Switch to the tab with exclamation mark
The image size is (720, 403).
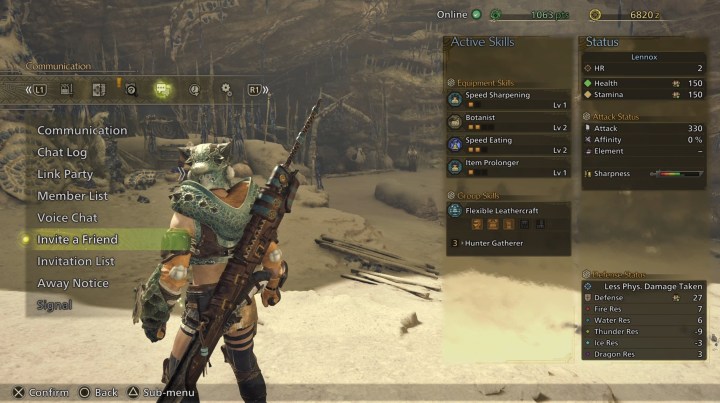(x=130, y=89)
